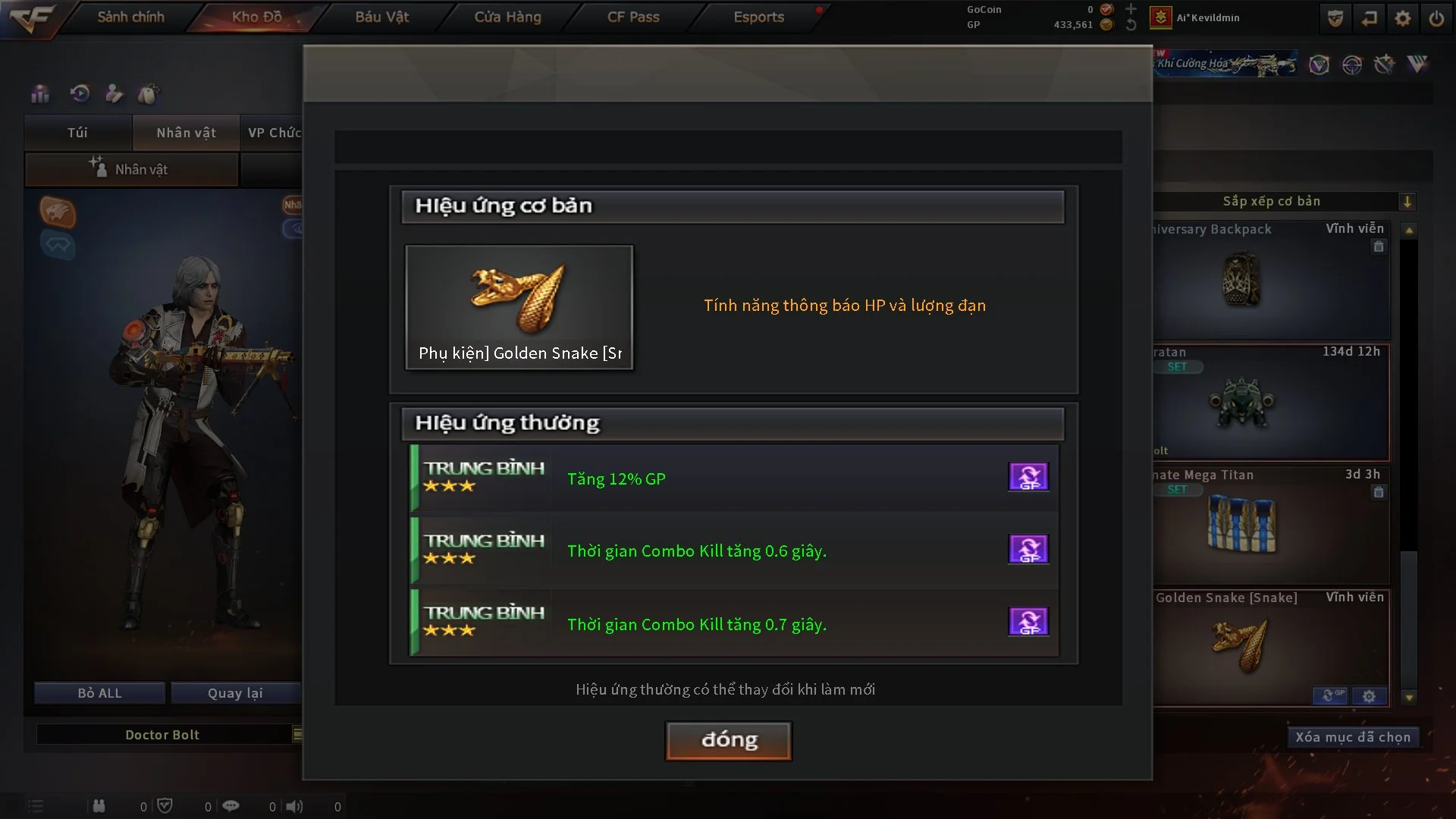The height and width of the screenshot is (819, 1456).
Task: Open the Báu Vật tab
Action: pos(382,17)
